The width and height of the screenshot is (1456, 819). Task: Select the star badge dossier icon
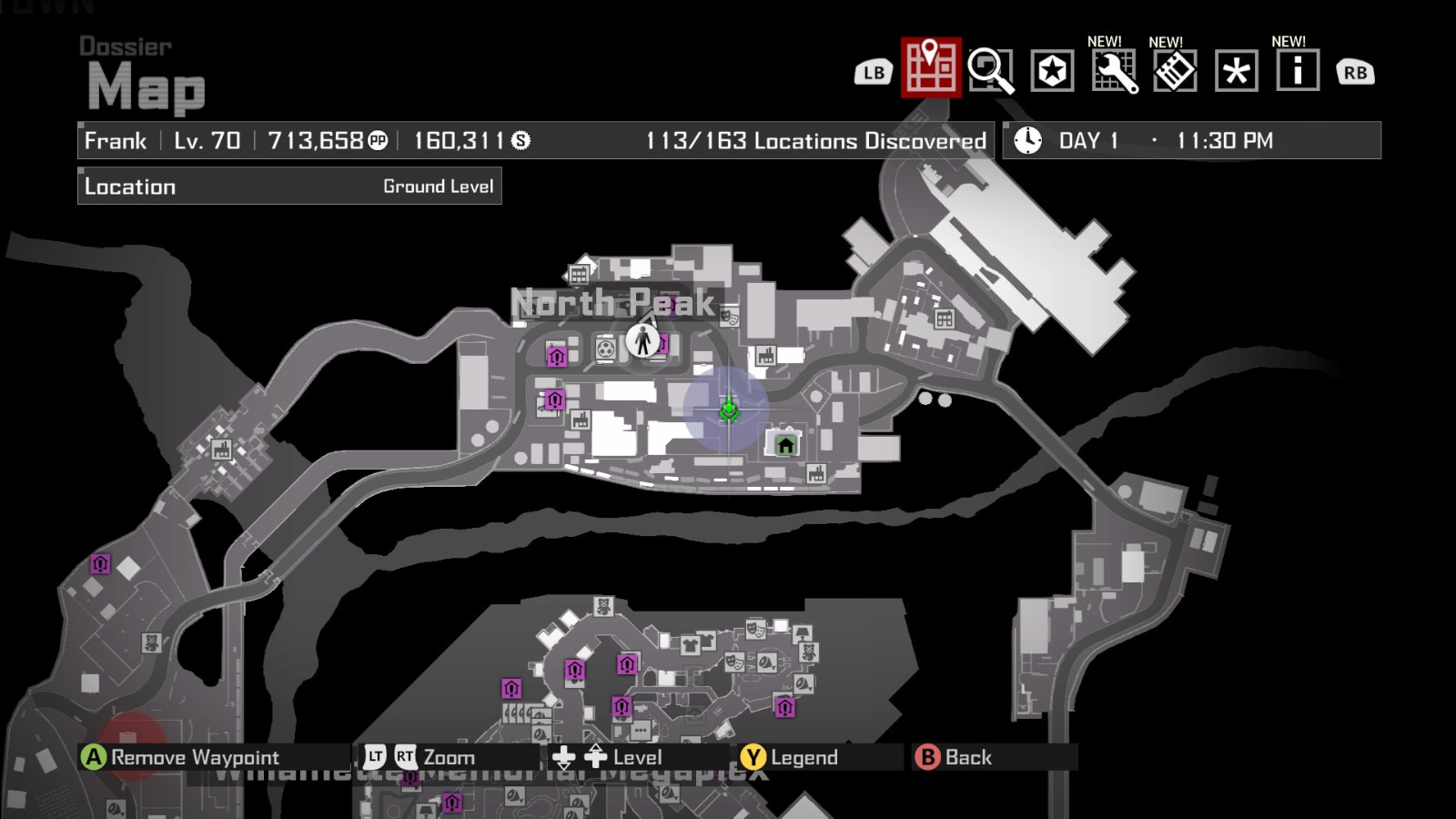tap(1051, 71)
